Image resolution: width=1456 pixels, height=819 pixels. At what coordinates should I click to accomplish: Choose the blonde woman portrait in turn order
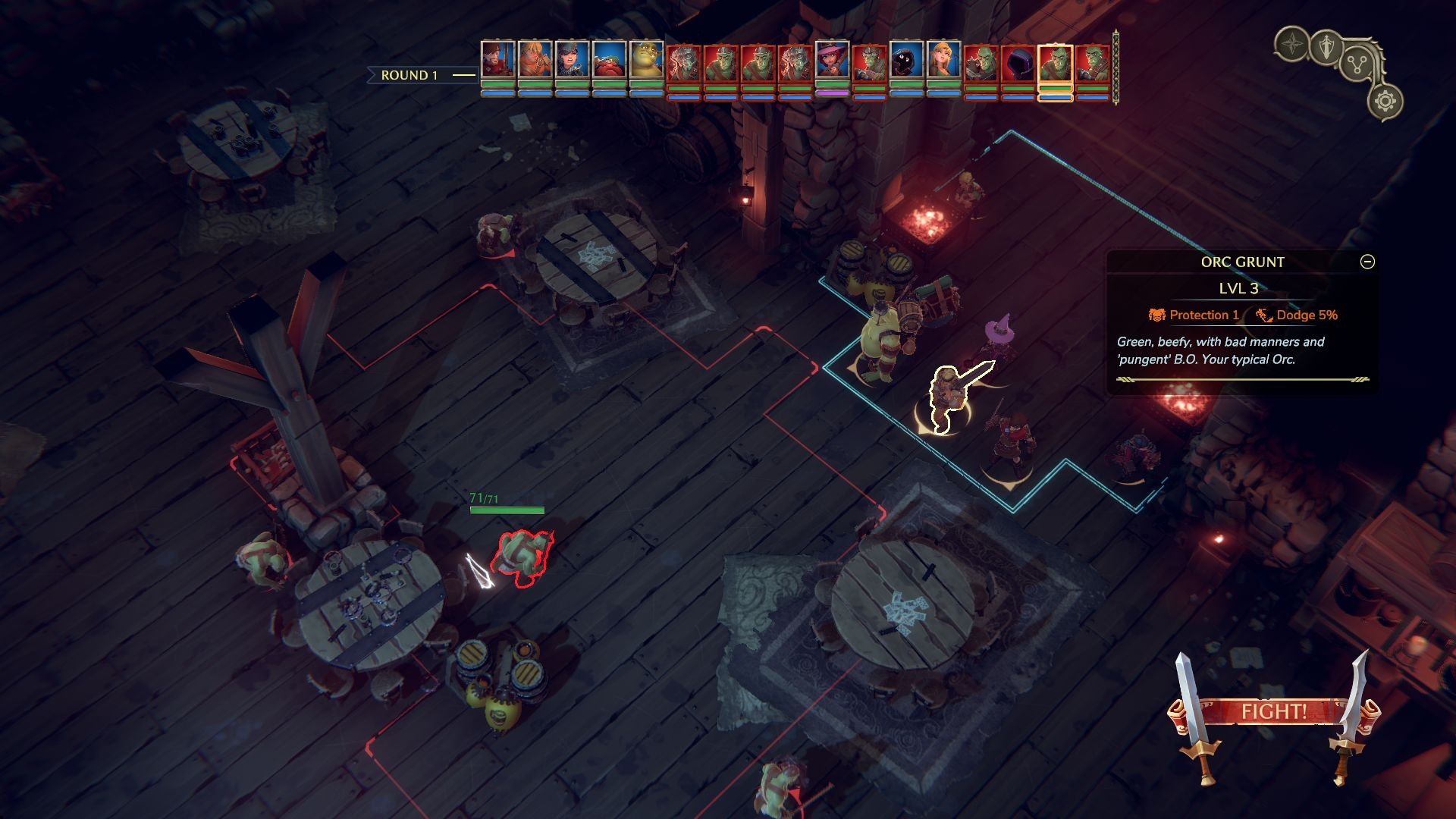[x=943, y=61]
